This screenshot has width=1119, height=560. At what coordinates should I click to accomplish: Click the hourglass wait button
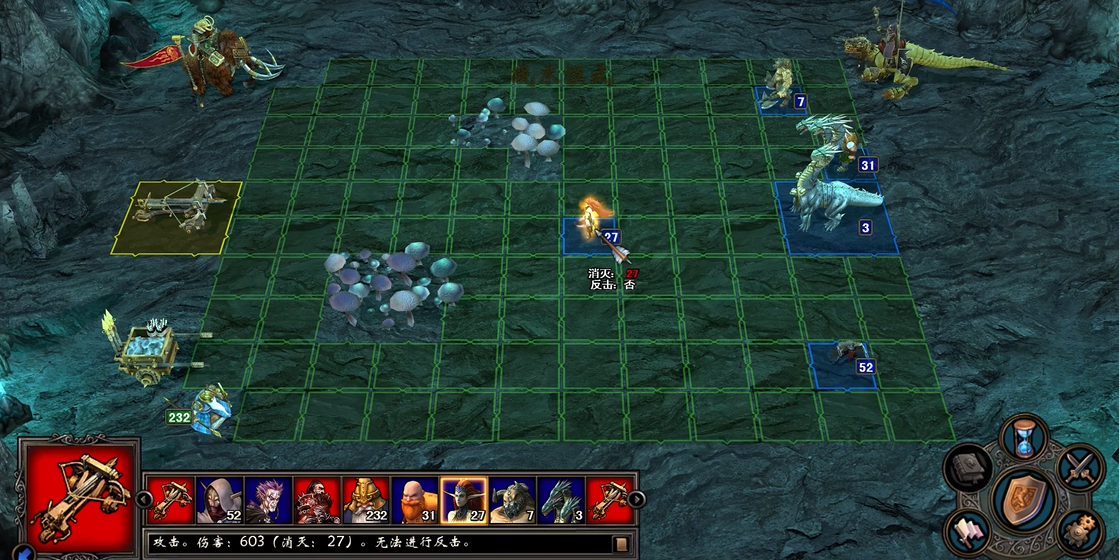(x=1024, y=437)
